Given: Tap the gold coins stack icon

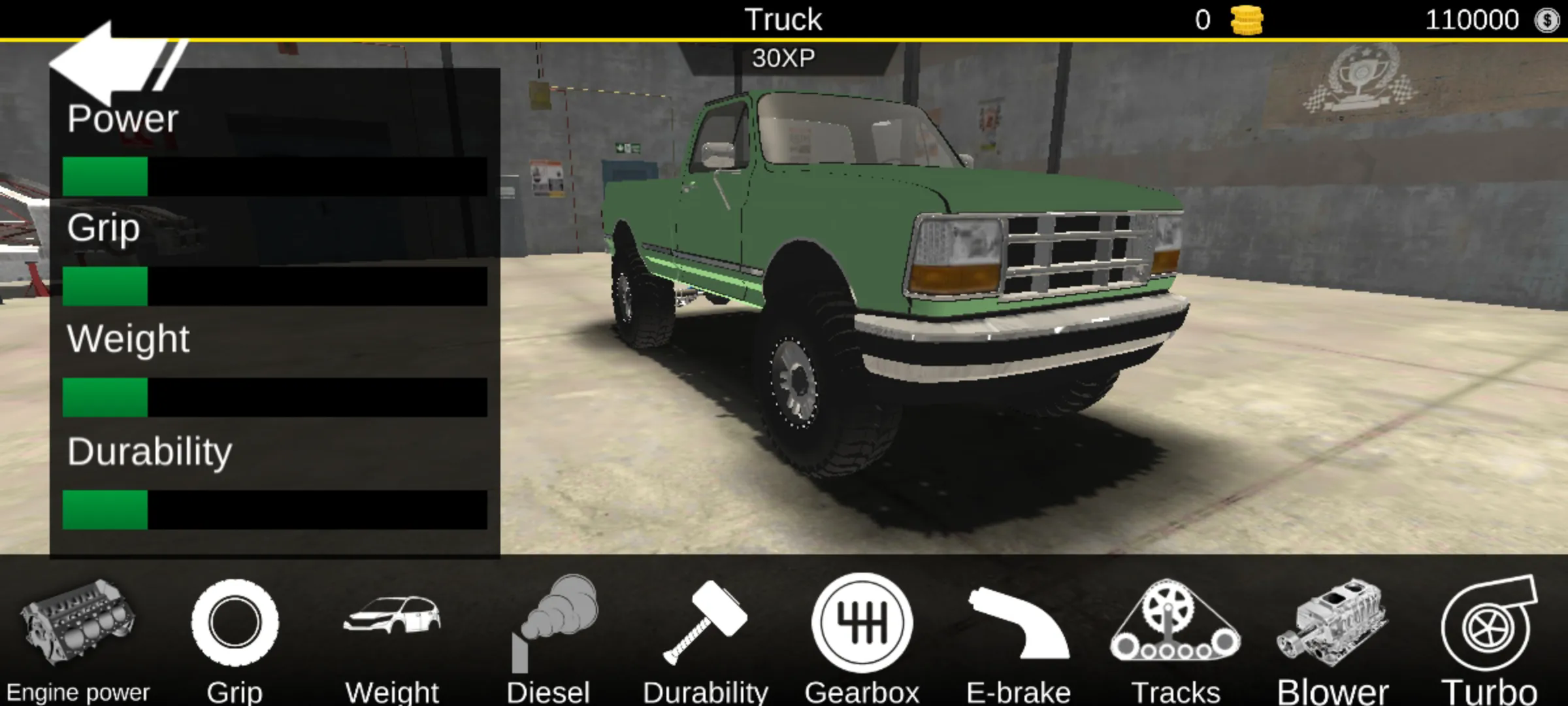Looking at the screenshot, I should tap(1247, 20).
